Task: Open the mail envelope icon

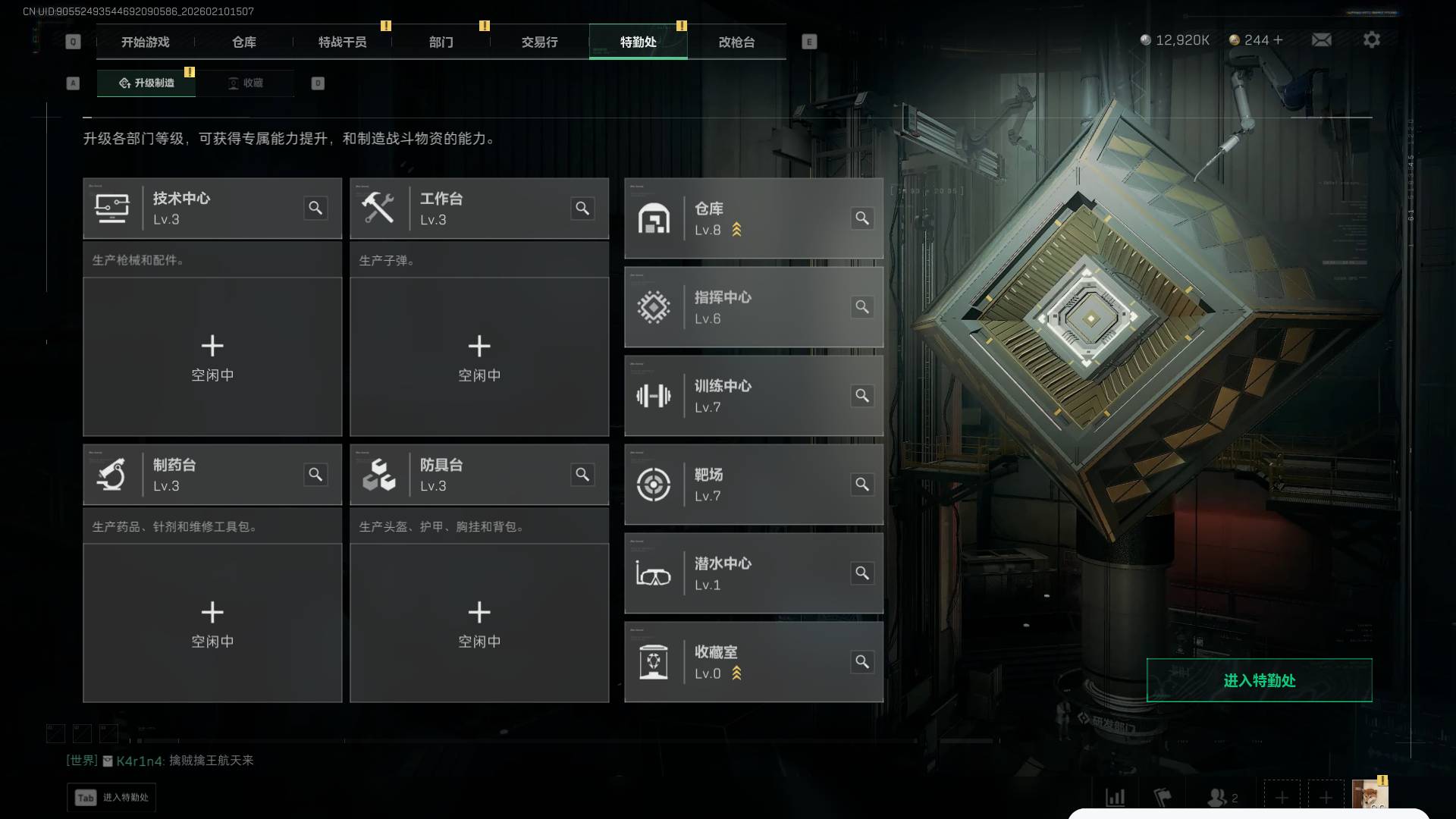Action: (1321, 39)
